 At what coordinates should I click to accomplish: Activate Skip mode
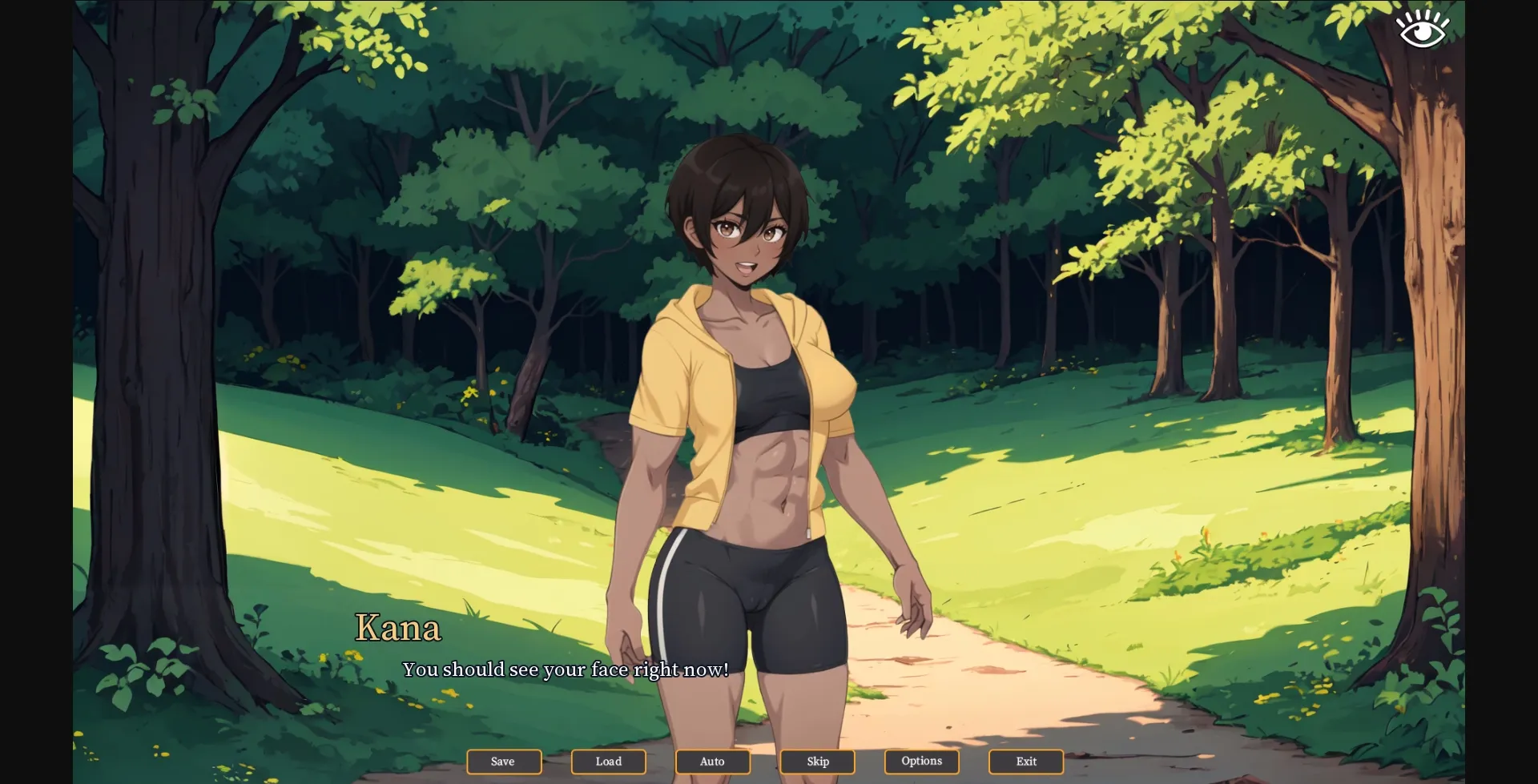coord(817,762)
